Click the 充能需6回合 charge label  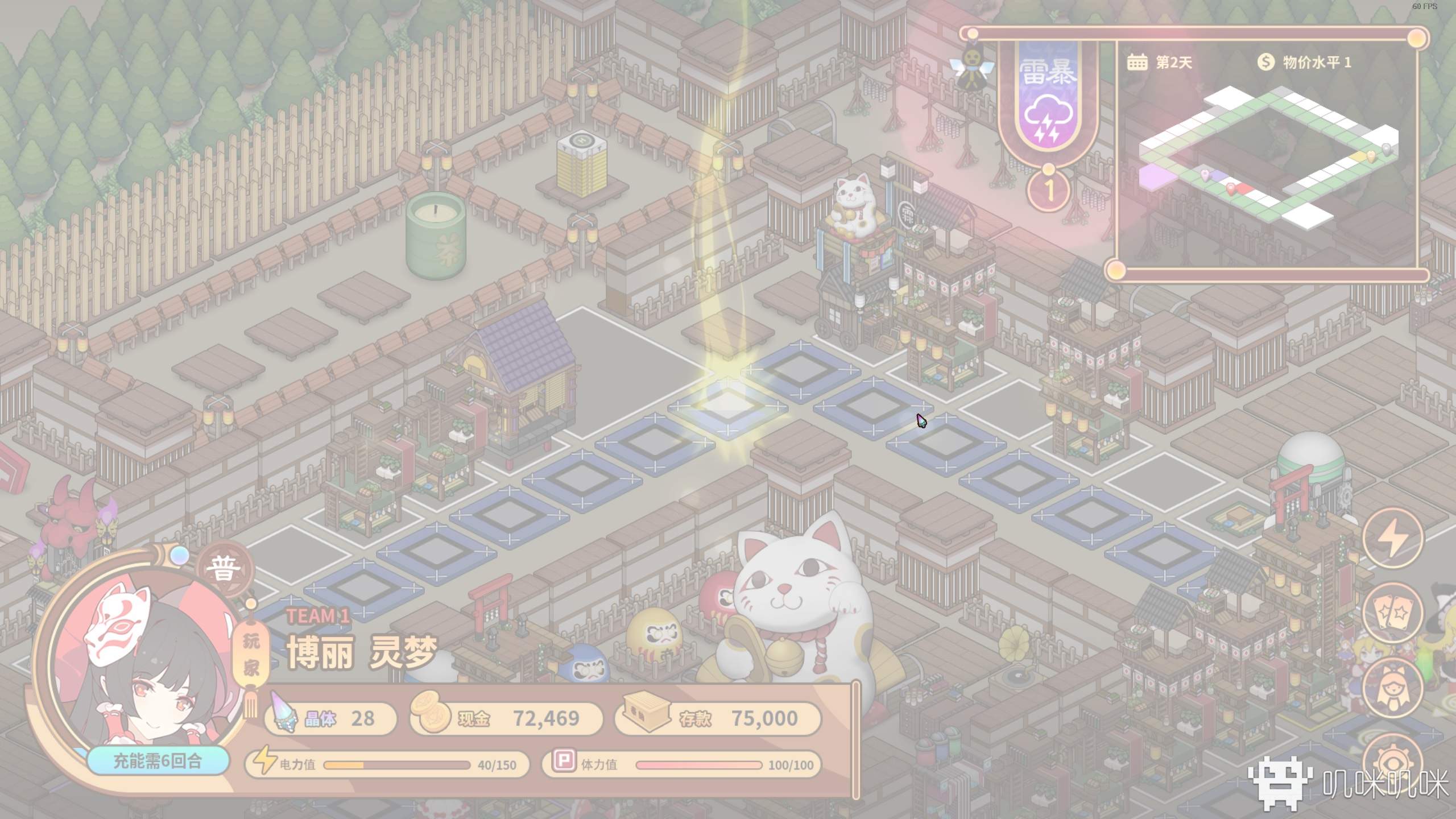click(158, 761)
